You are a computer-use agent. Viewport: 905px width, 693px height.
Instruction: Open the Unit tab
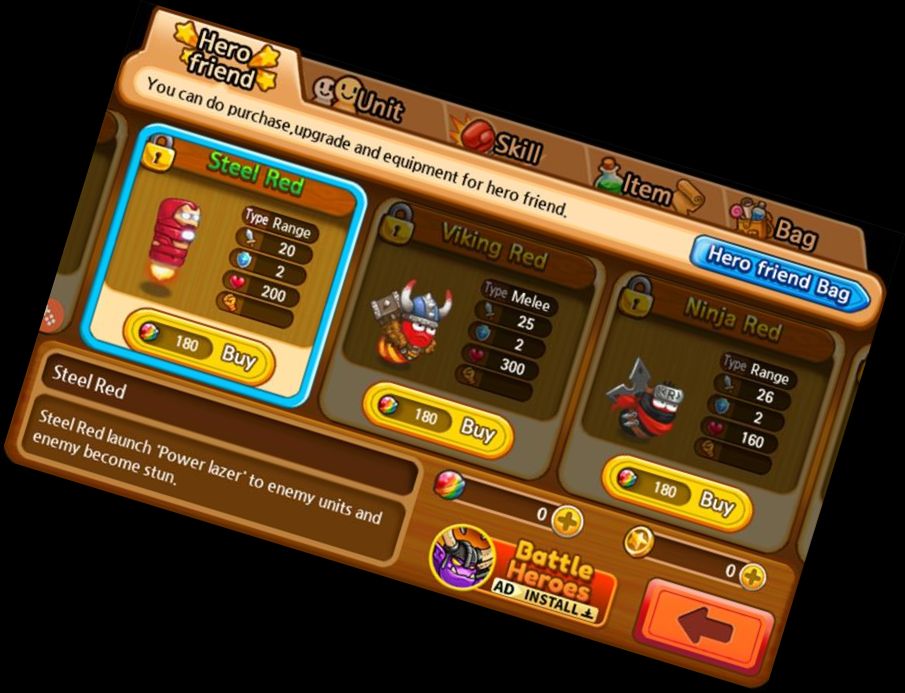click(362, 102)
